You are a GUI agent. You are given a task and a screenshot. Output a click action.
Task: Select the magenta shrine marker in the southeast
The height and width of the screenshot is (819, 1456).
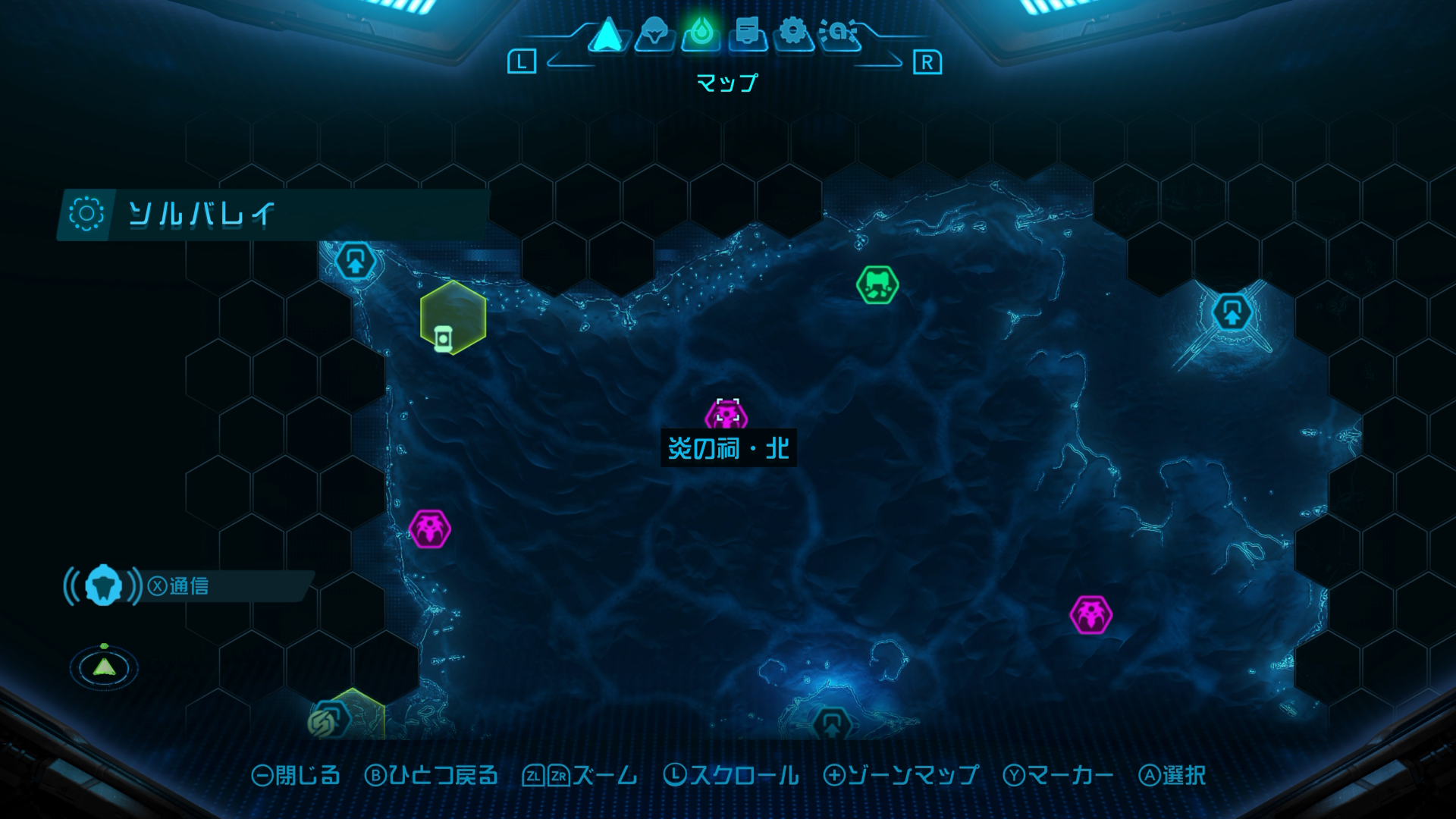[x=1090, y=614]
